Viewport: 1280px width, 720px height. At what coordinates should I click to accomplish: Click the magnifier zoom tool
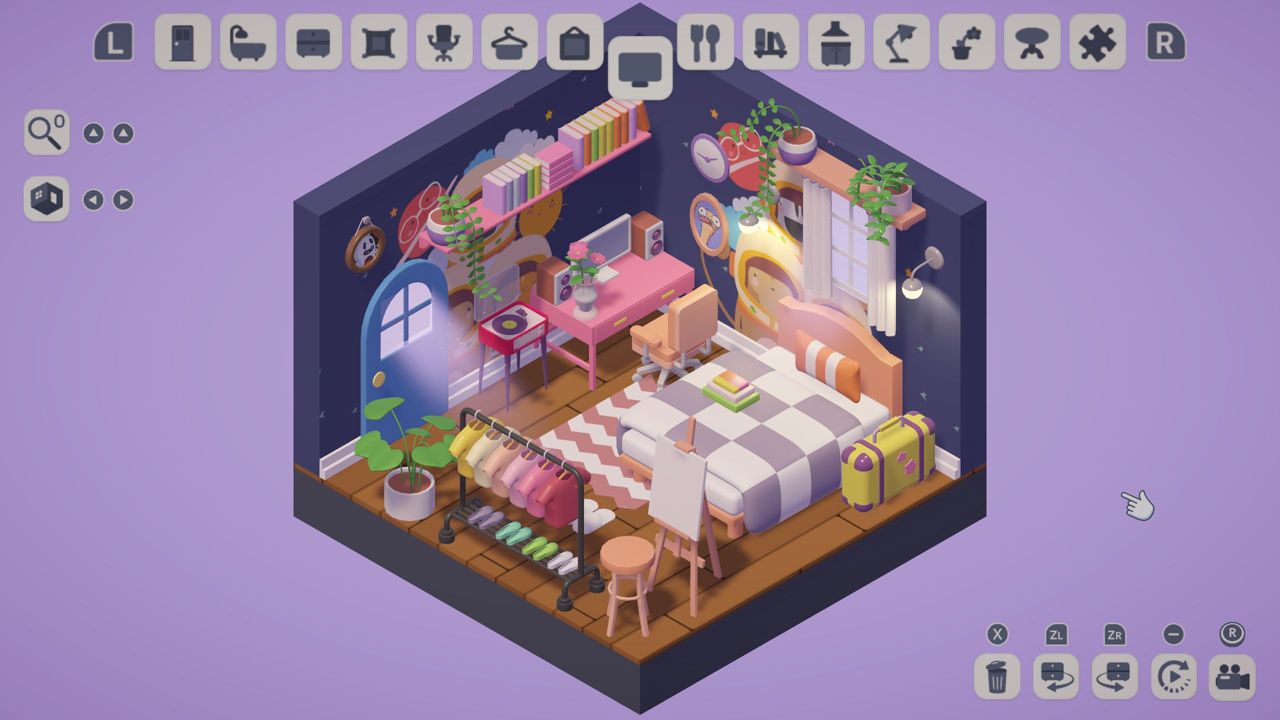tap(46, 133)
